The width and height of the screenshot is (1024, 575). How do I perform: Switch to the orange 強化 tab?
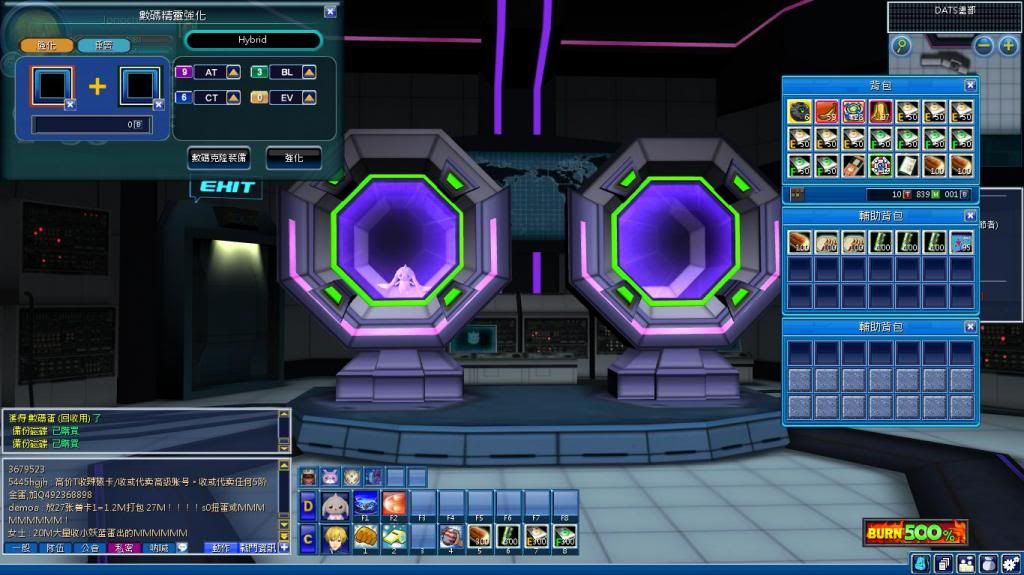coord(47,45)
